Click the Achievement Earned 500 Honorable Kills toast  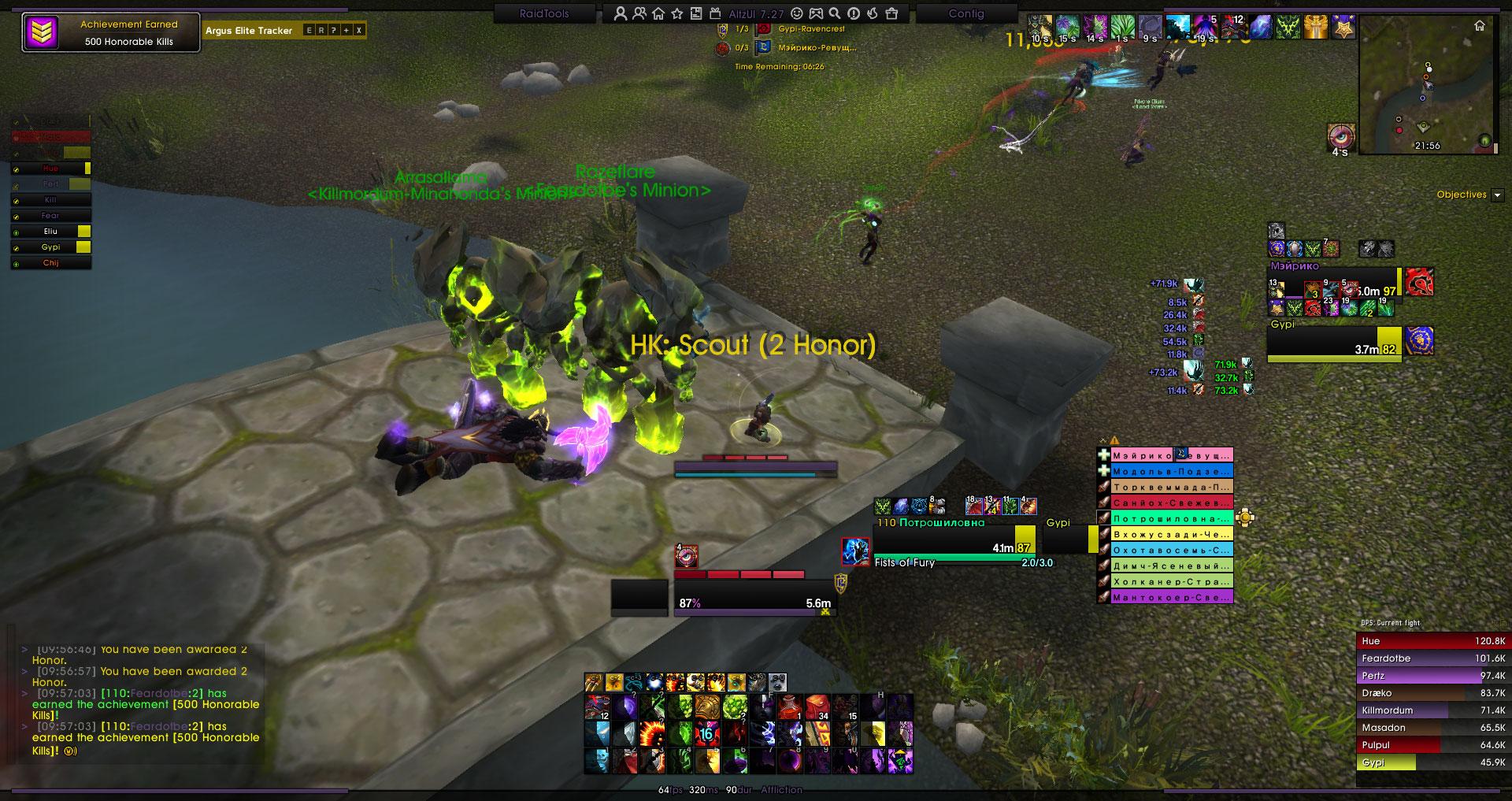coord(111,33)
